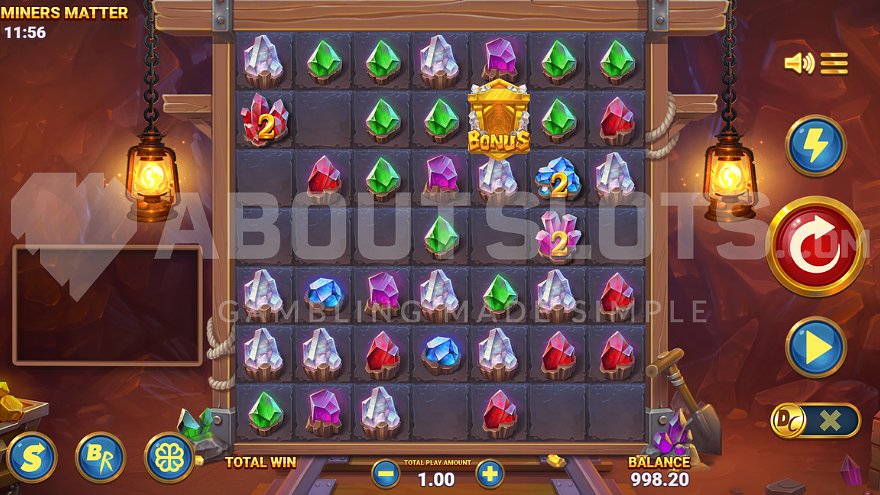
Task: Activate the lightning bolt turbo button
Action: [x=815, y=146]
